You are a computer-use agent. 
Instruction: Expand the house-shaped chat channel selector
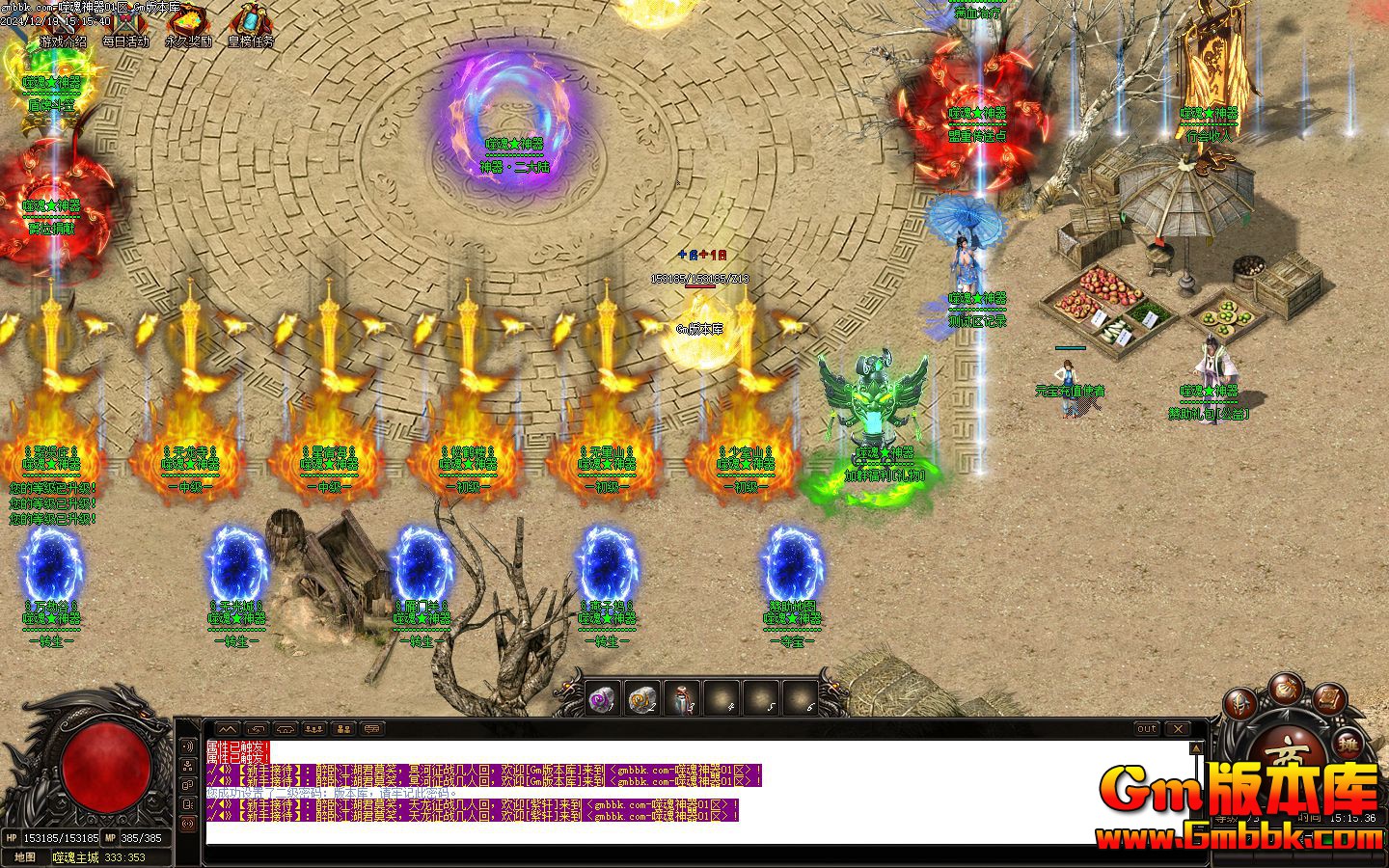click(x=286, y=729)
